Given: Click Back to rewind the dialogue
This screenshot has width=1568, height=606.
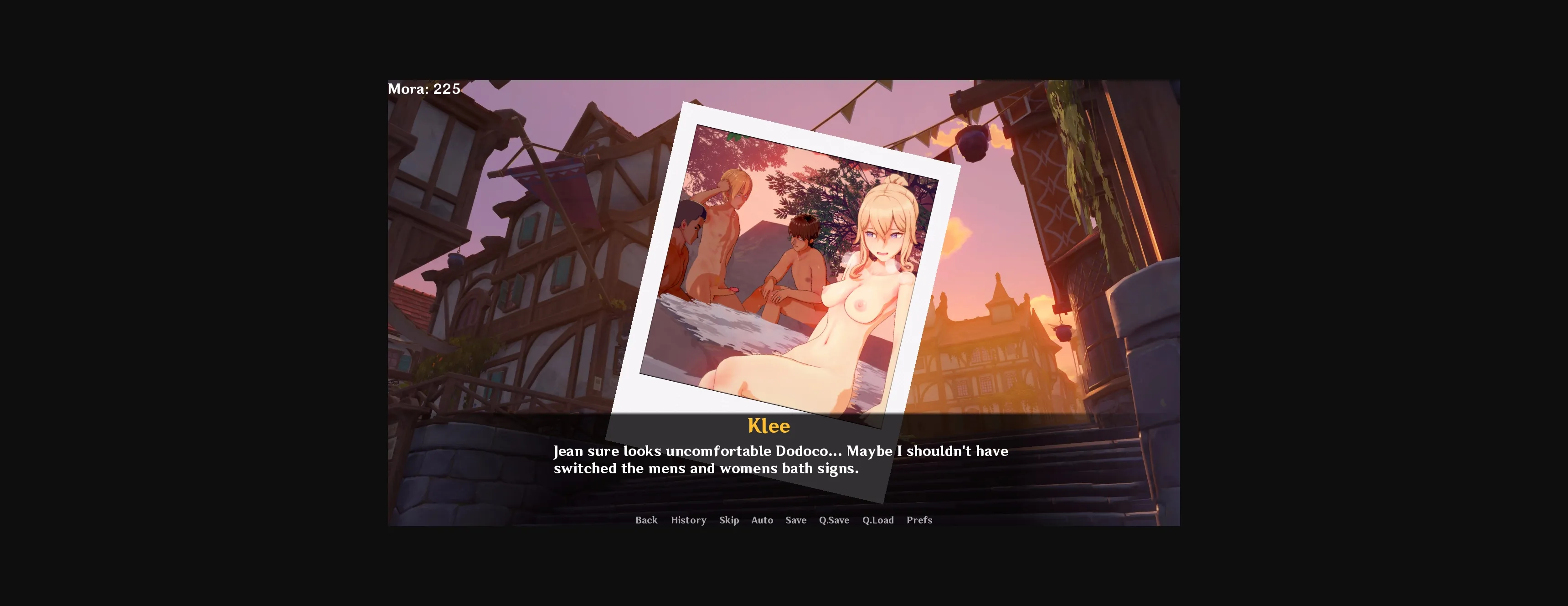Looking at the screenshot, I should pyautogui.click(x=646, y=520).
